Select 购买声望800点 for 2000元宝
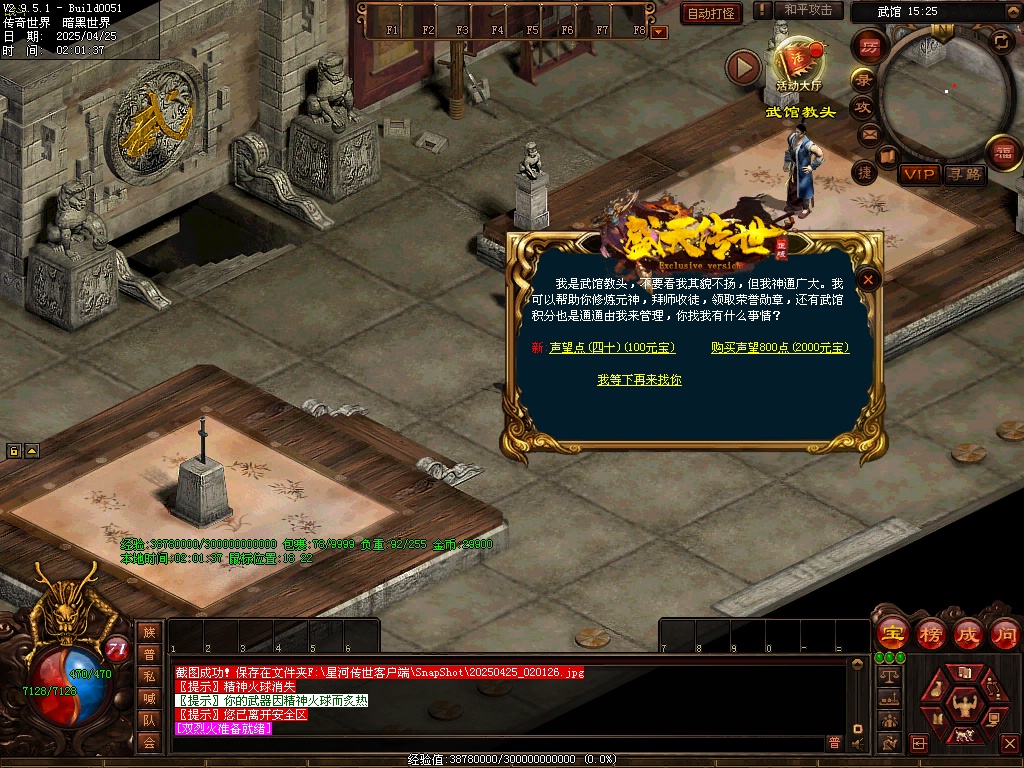This screenshot has width=1024, height=768. [x=779, y=348]
